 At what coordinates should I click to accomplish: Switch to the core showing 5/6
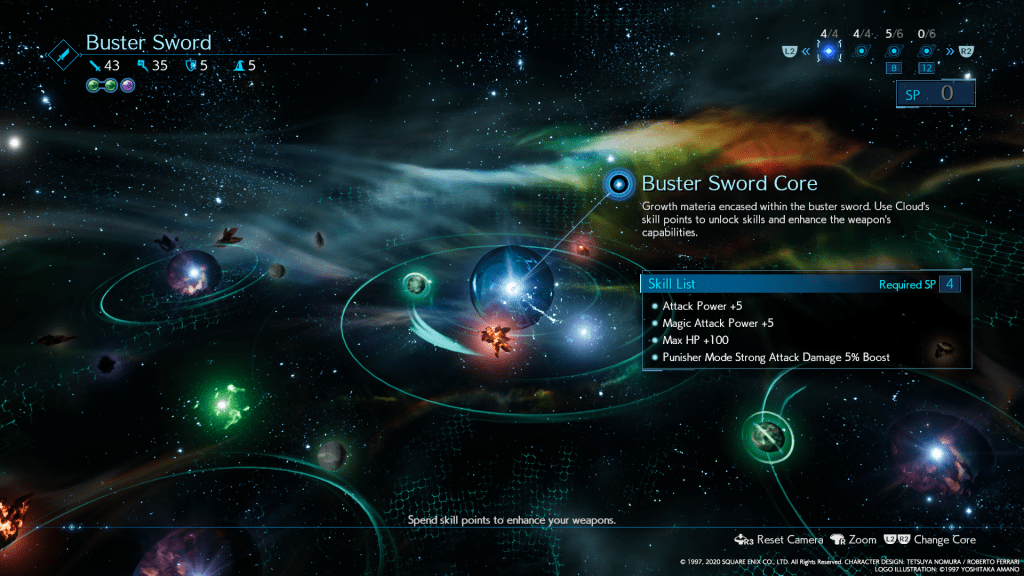click(894, 51)
